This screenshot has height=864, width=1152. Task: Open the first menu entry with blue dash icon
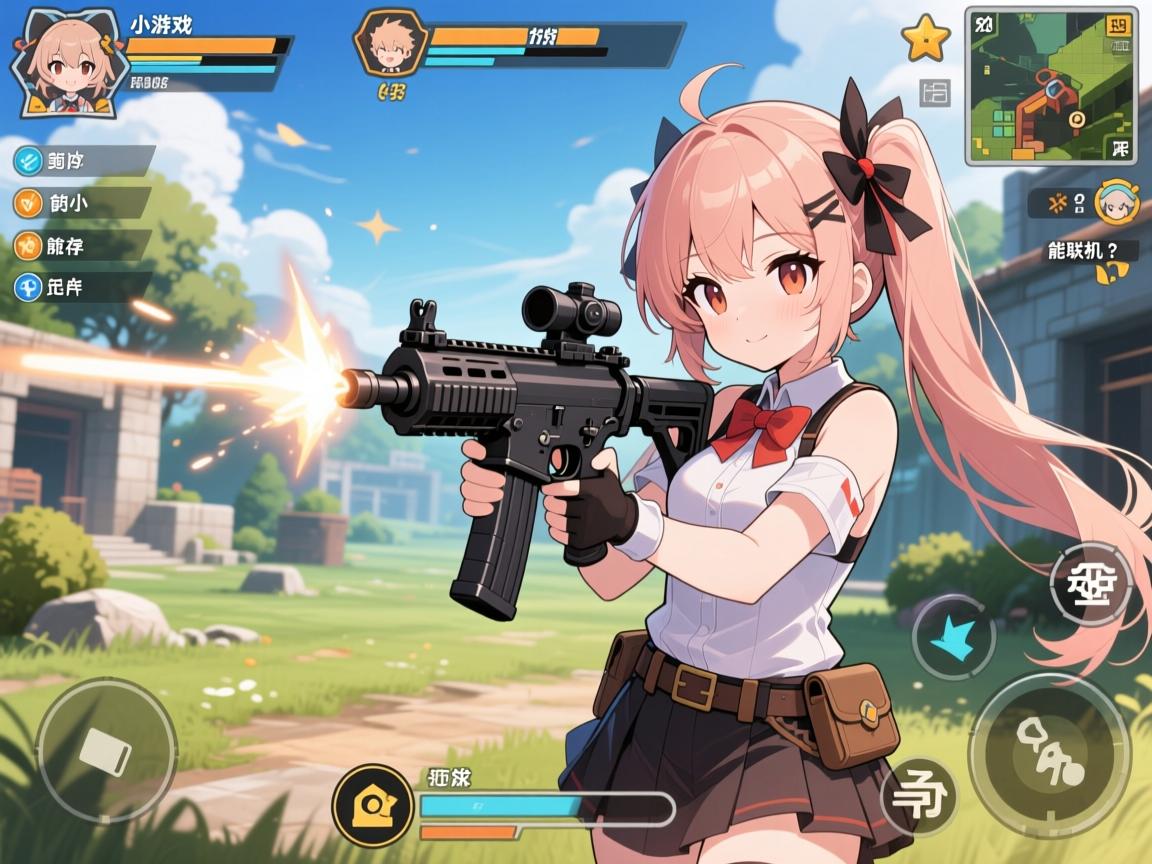click(82, 160)
